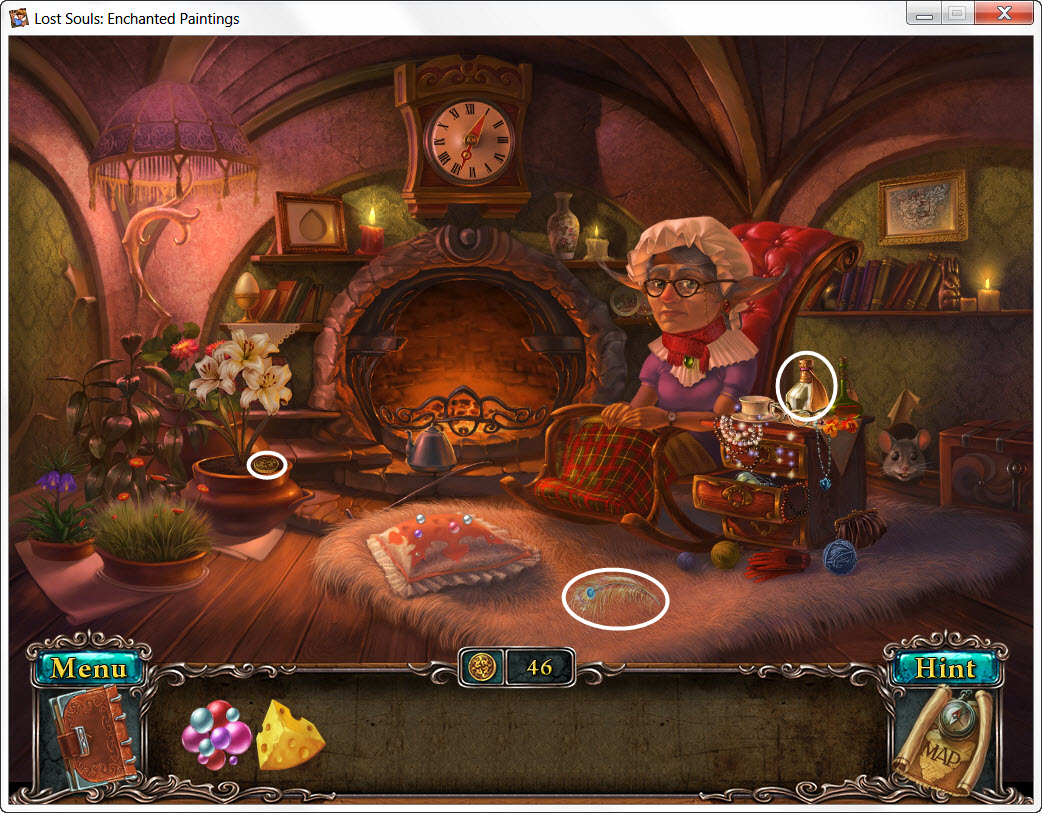1042x813 pixels.
Task: Use the Hint button
Action: [945, 667]
